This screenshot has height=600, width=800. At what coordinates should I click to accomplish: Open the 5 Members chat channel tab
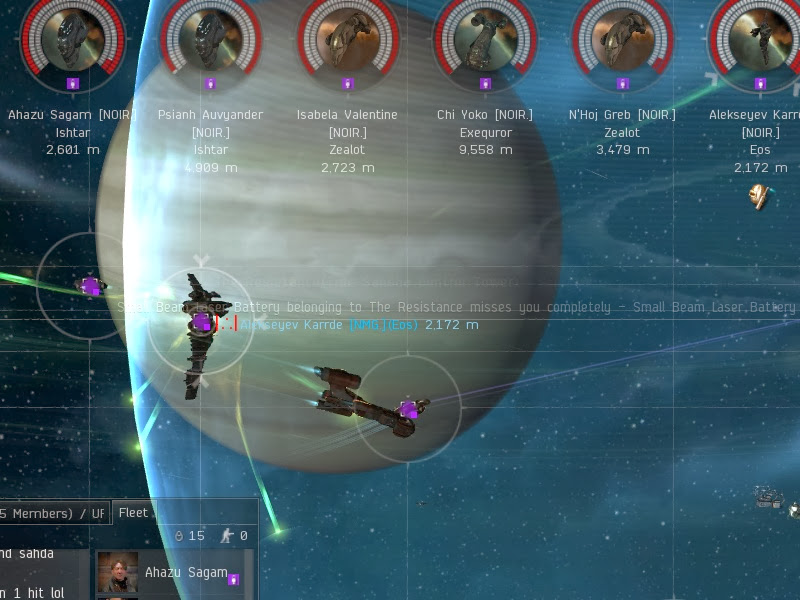[x=52, y=514]
